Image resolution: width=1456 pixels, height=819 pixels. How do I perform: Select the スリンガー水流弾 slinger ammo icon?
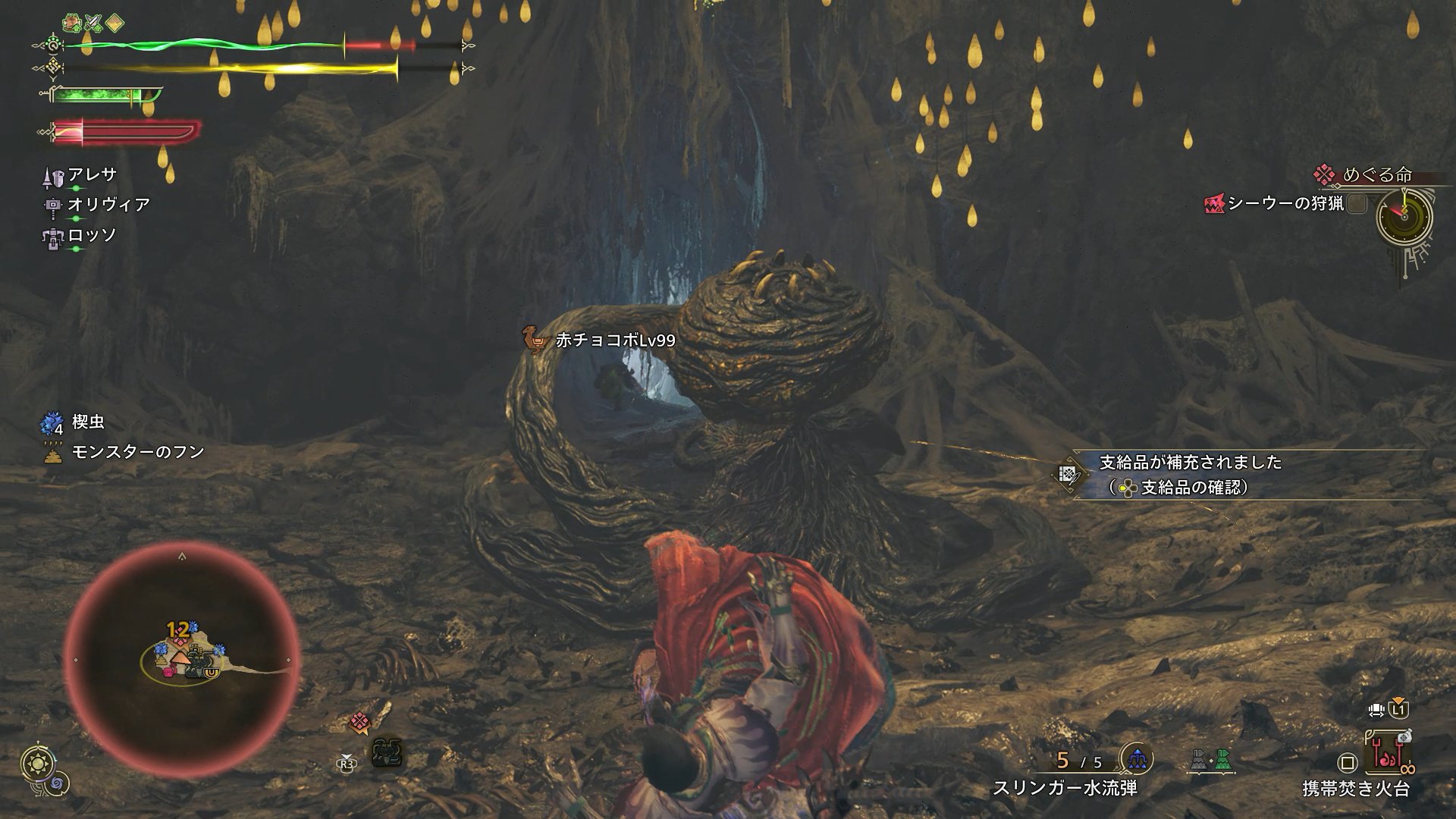pos(1137,758)
